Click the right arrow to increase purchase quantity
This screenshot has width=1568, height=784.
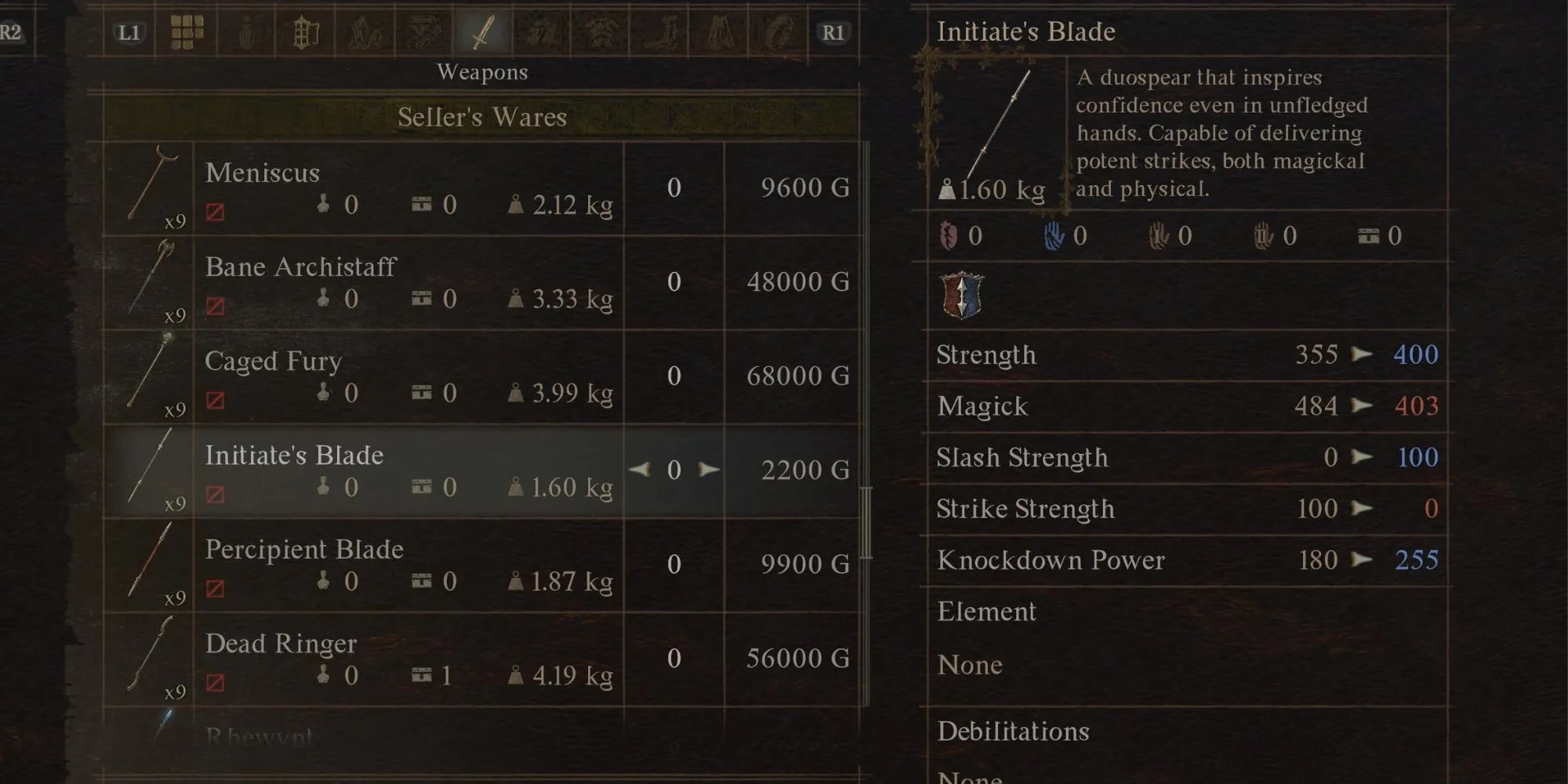pyautogui.click(x=710, y=469)
